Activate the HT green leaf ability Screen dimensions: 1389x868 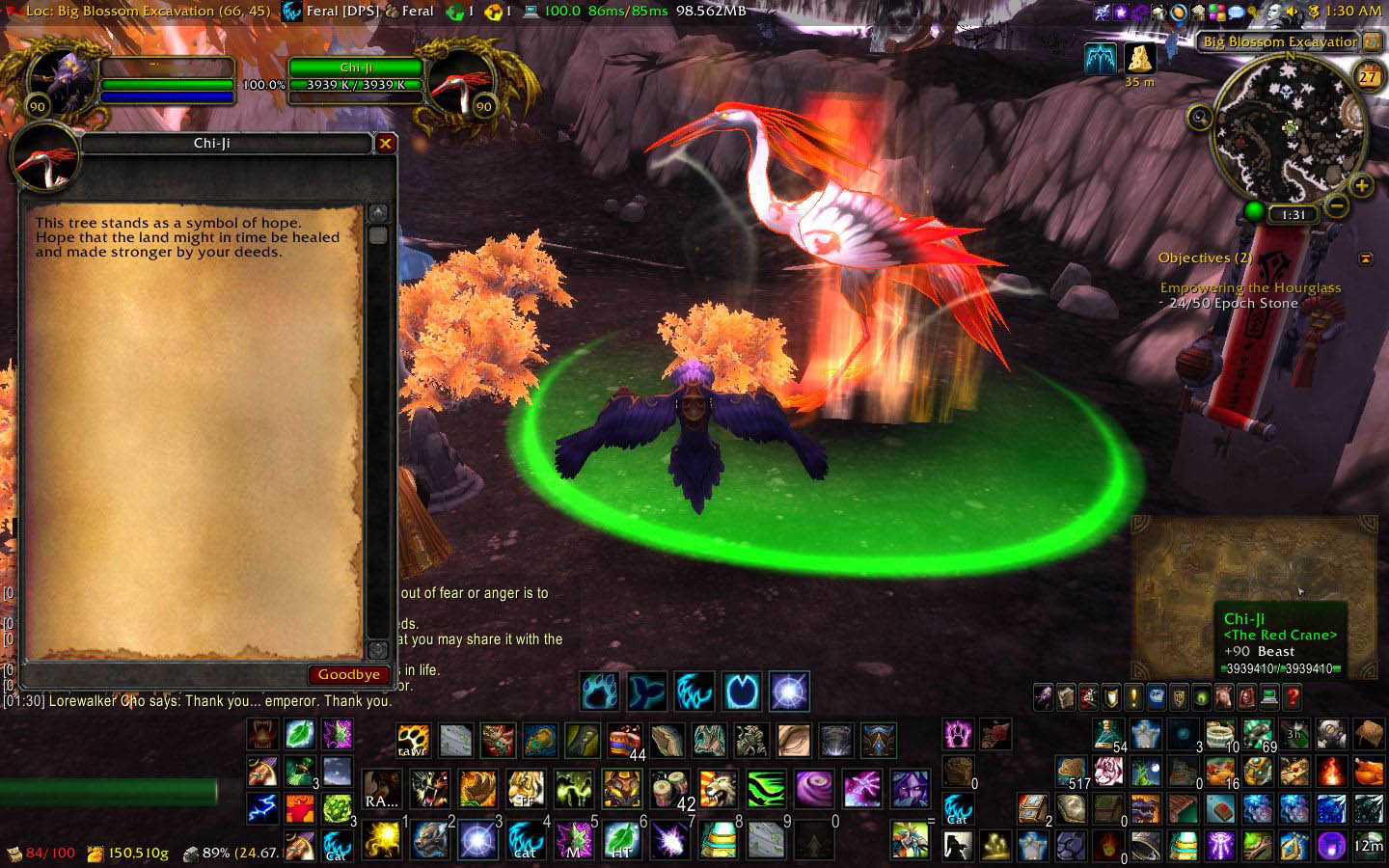click(621, 840)
